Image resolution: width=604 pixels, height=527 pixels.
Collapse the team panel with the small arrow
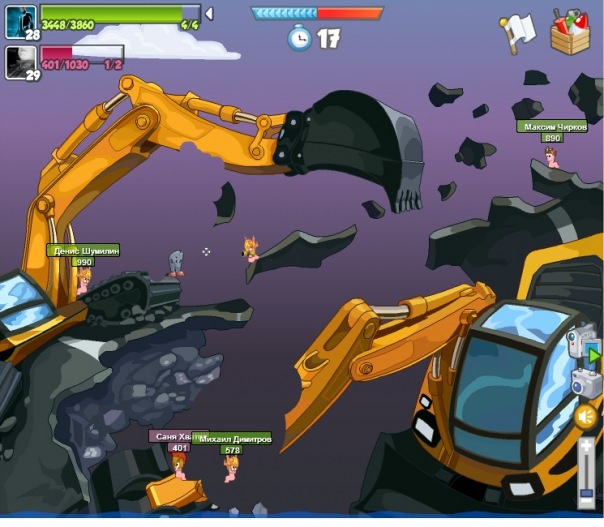point(208,14)
